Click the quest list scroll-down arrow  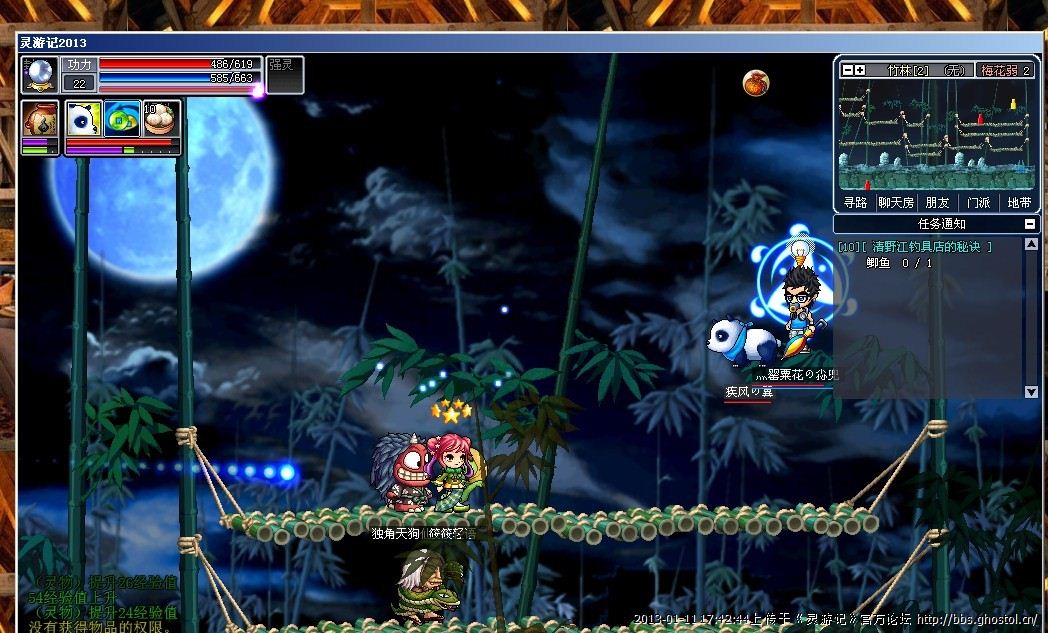coord(1031,392)
